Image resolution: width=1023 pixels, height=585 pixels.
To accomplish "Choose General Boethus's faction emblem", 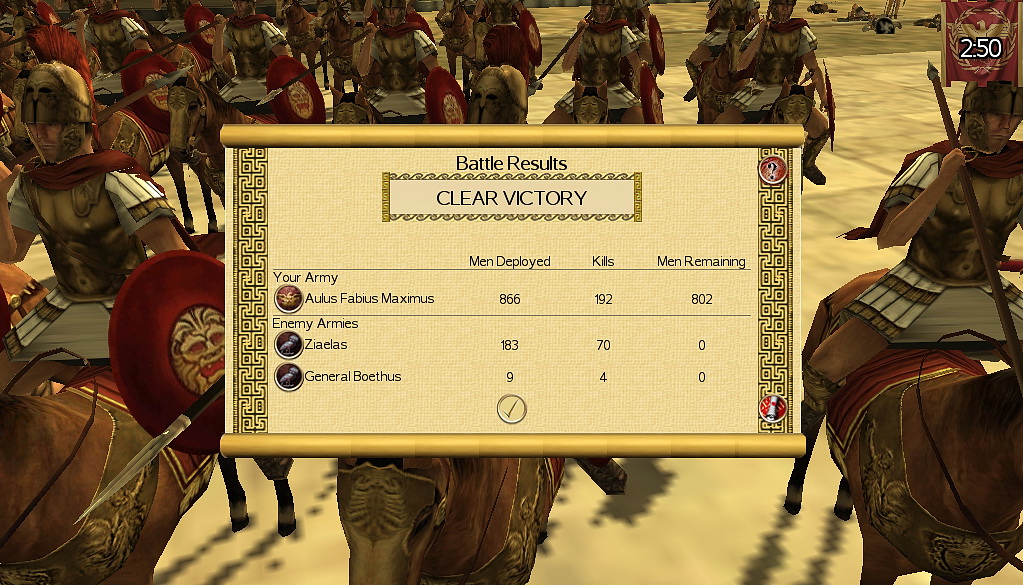I will (288, 376).
